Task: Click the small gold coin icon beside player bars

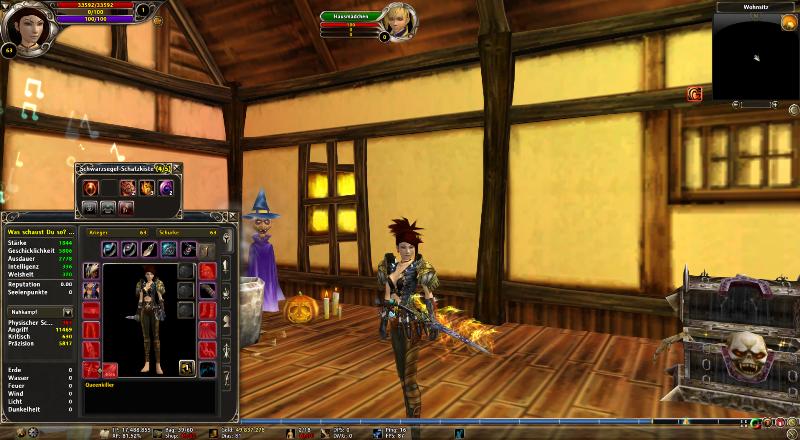Action: (x=158, y=20)
